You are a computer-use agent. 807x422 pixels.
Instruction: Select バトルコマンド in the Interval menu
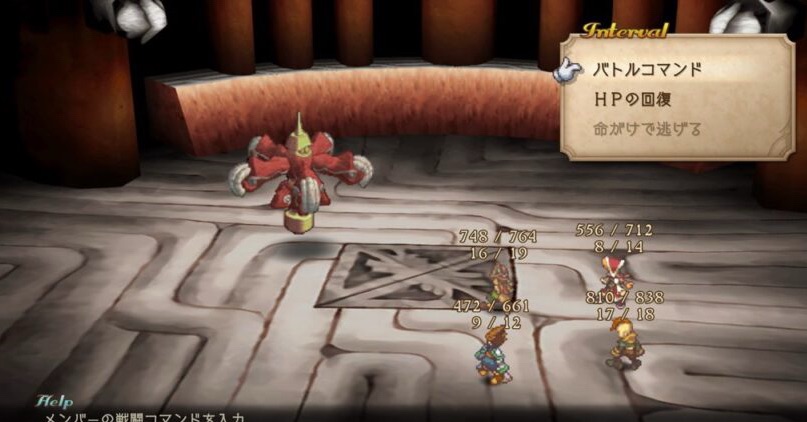[647, 69]
